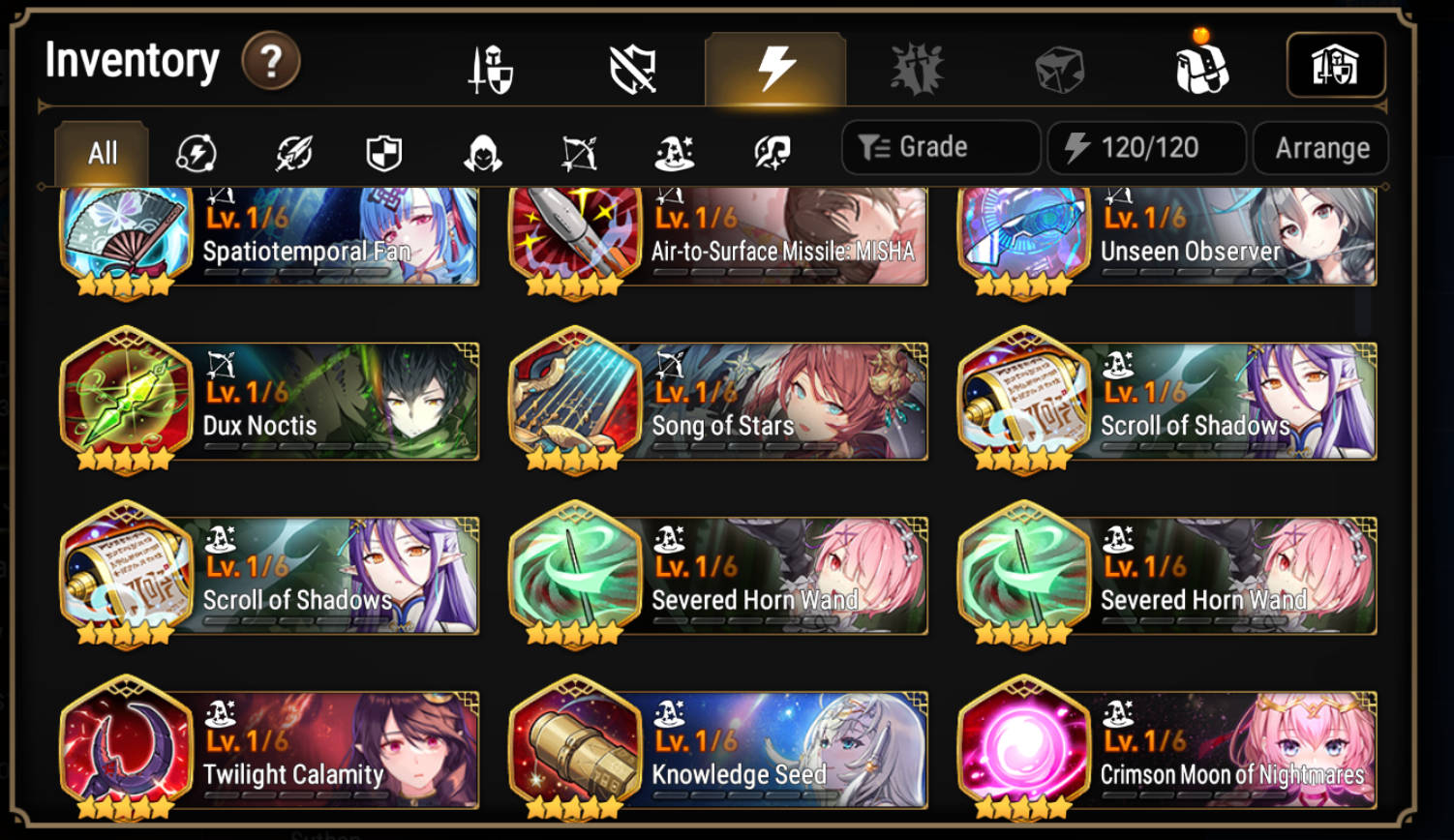Select the Dux Noctis artifact

271,401
